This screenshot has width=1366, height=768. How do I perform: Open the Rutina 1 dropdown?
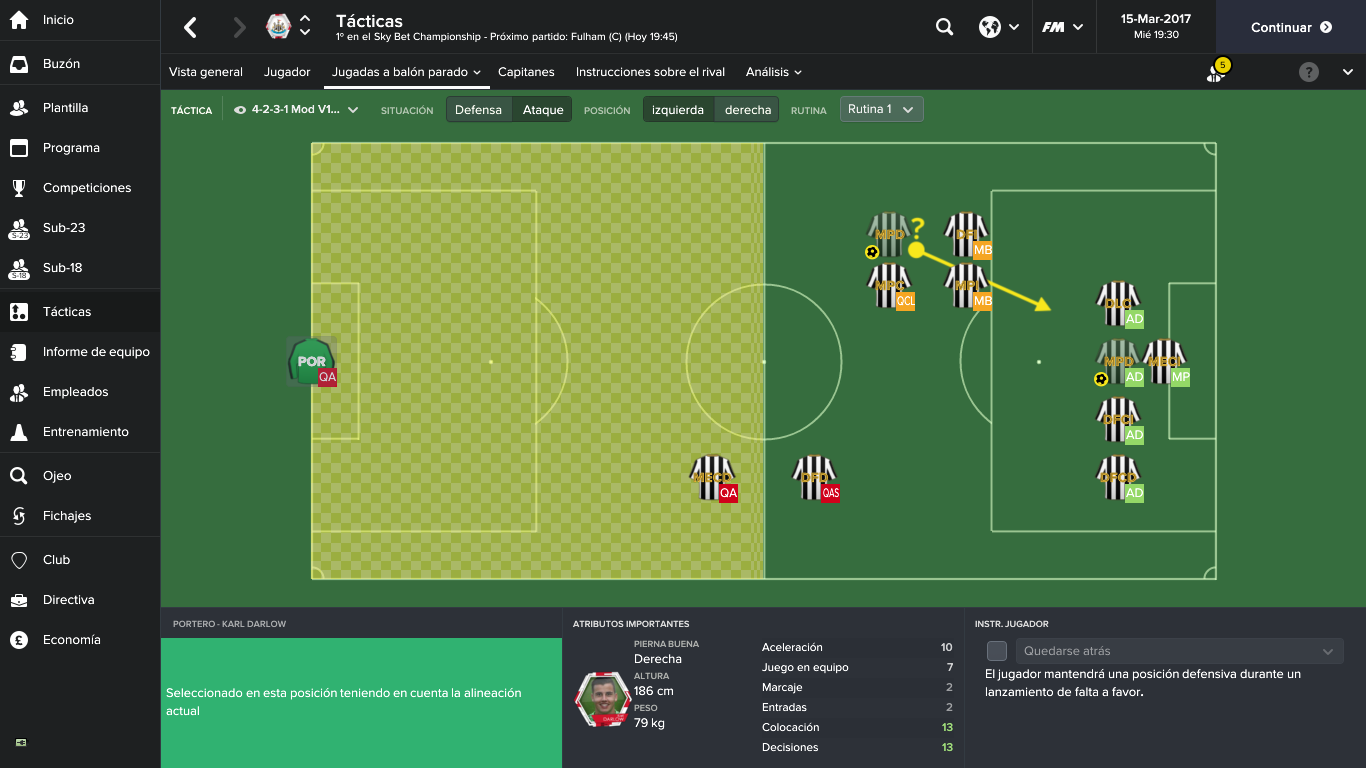[x=881, y=109]
